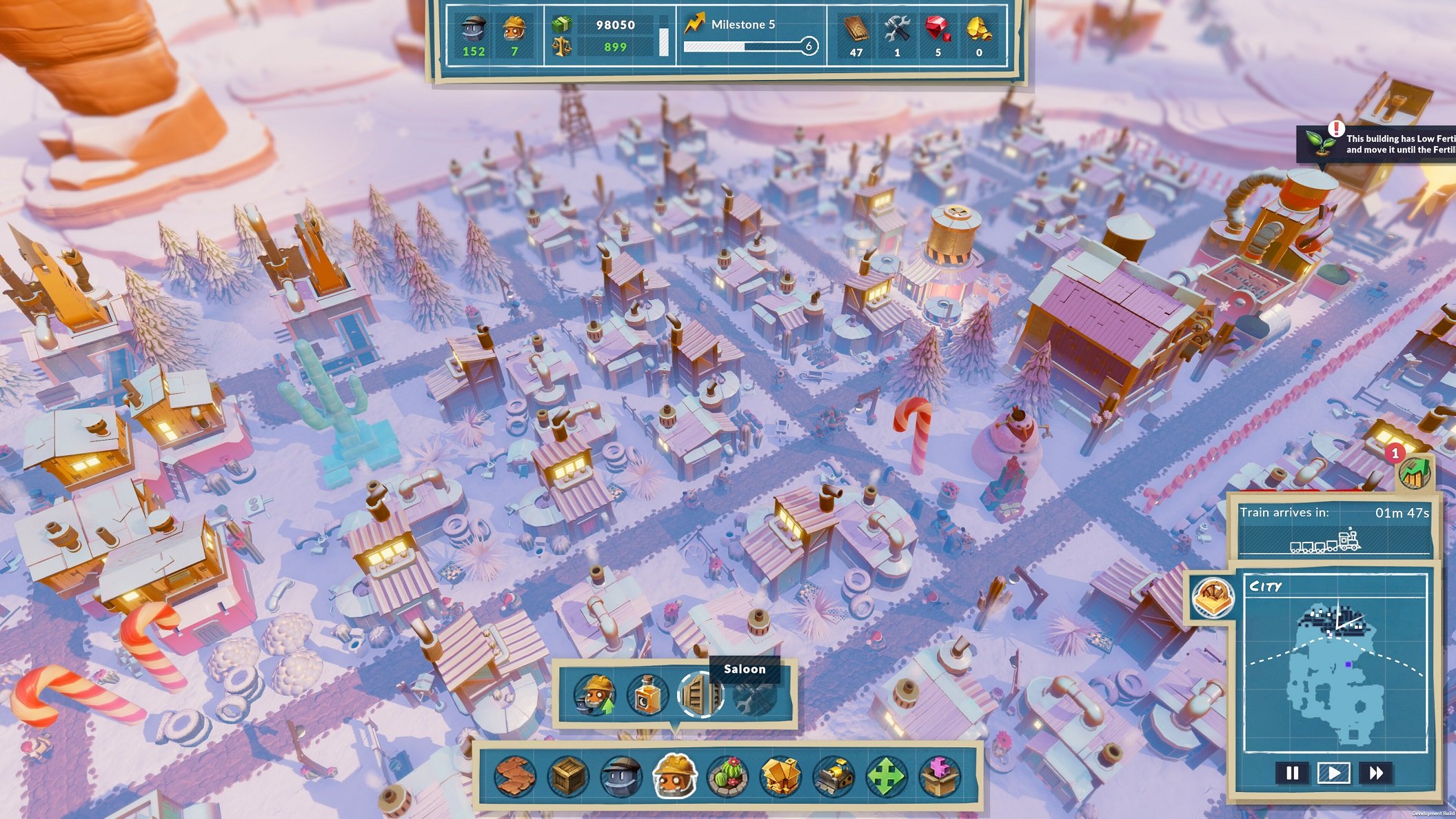Select the hard-hat engineer category
Viewport: 1456px width, 819px height.
(x=675, y=776)
